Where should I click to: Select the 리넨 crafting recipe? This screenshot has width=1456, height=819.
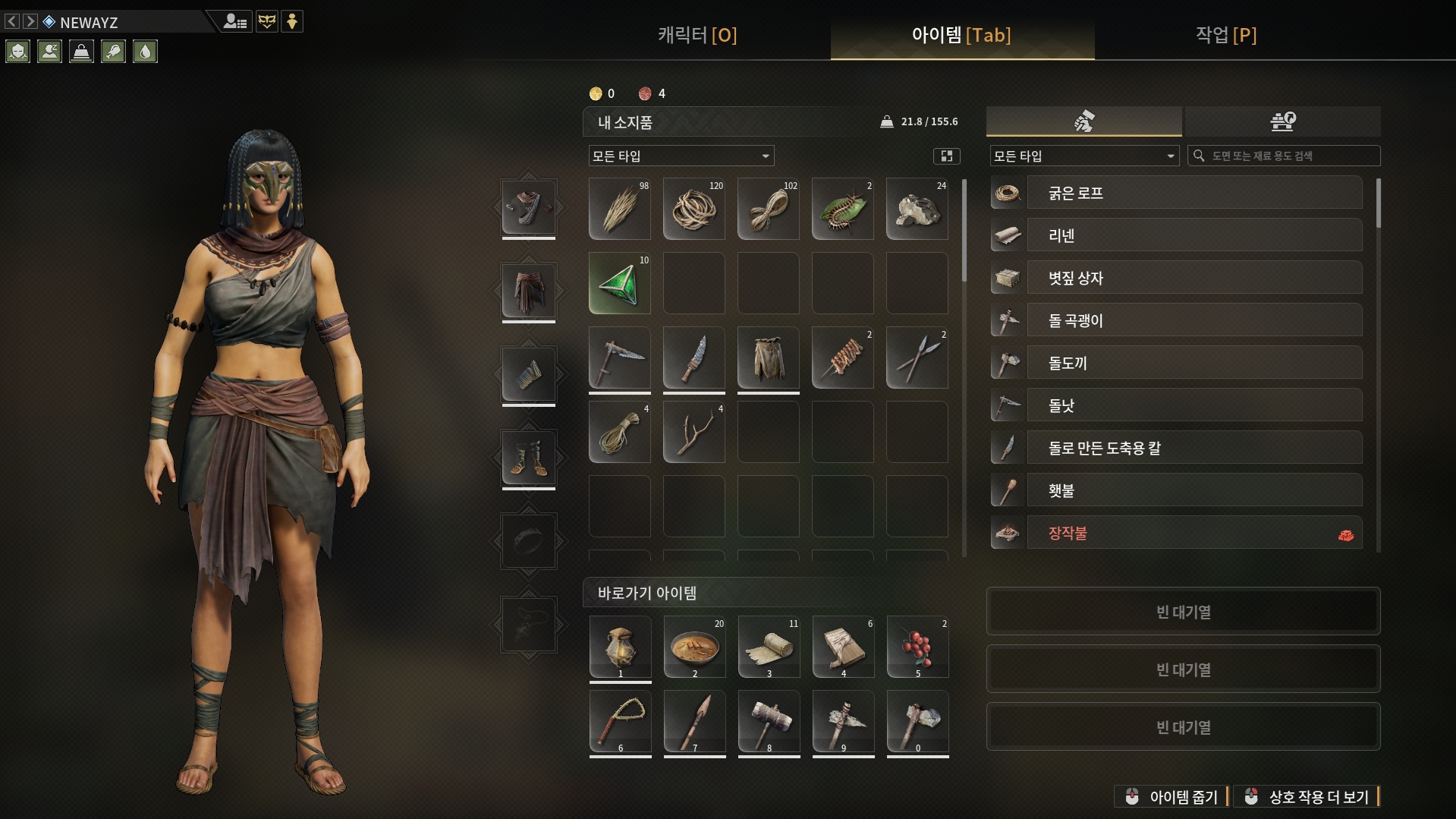[x=1193, y=236]
